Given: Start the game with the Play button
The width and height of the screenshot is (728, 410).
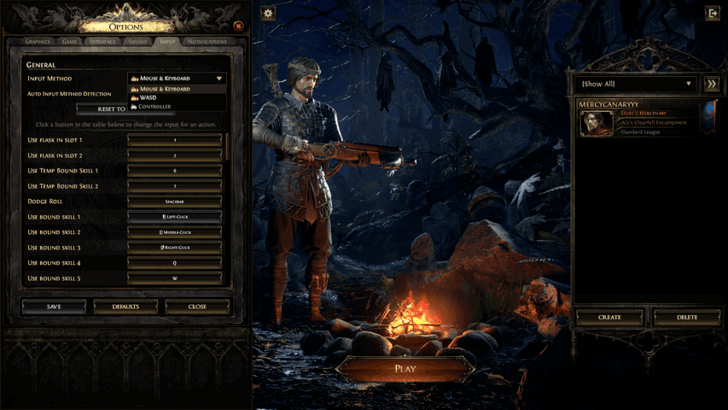Looking at the screenshot, I should tap(405, 368).
